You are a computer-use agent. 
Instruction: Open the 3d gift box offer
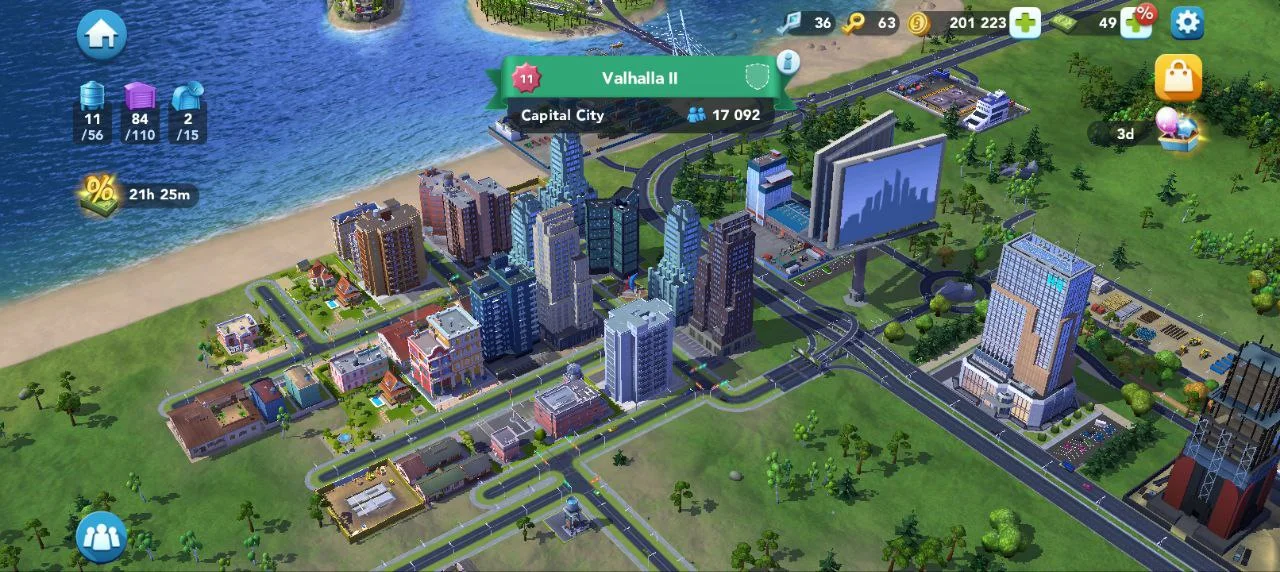pos(1176,131)
